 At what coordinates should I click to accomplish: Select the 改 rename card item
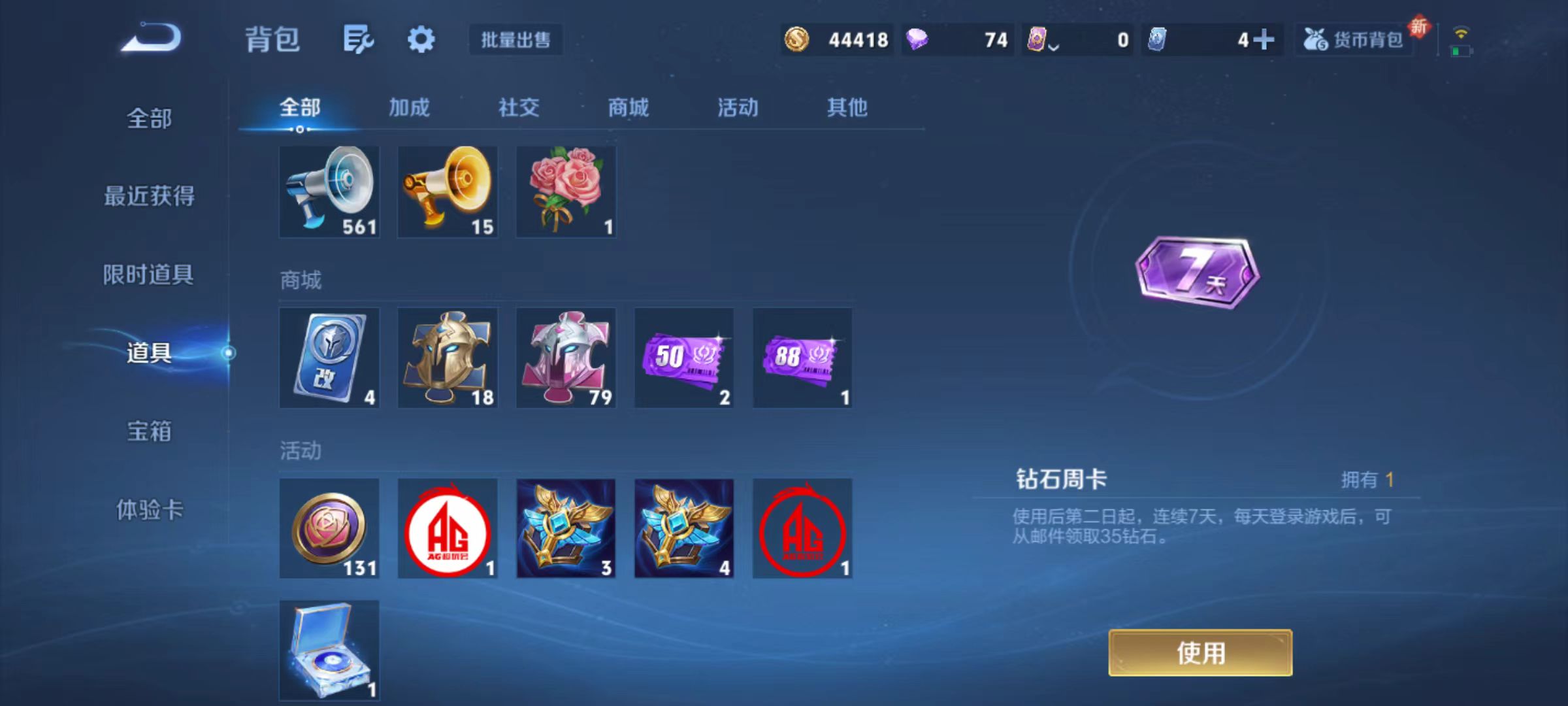pos(329,358)
